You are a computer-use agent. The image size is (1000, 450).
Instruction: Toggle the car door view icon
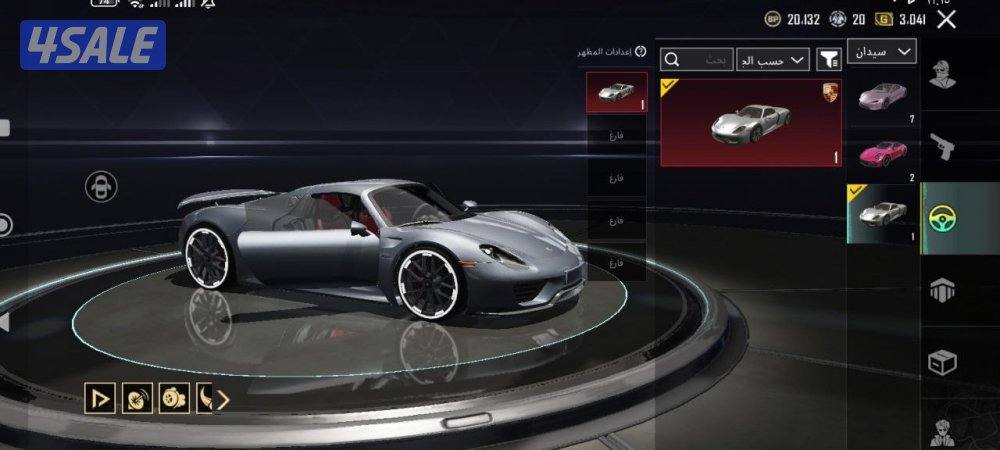[x=100, y=186]
